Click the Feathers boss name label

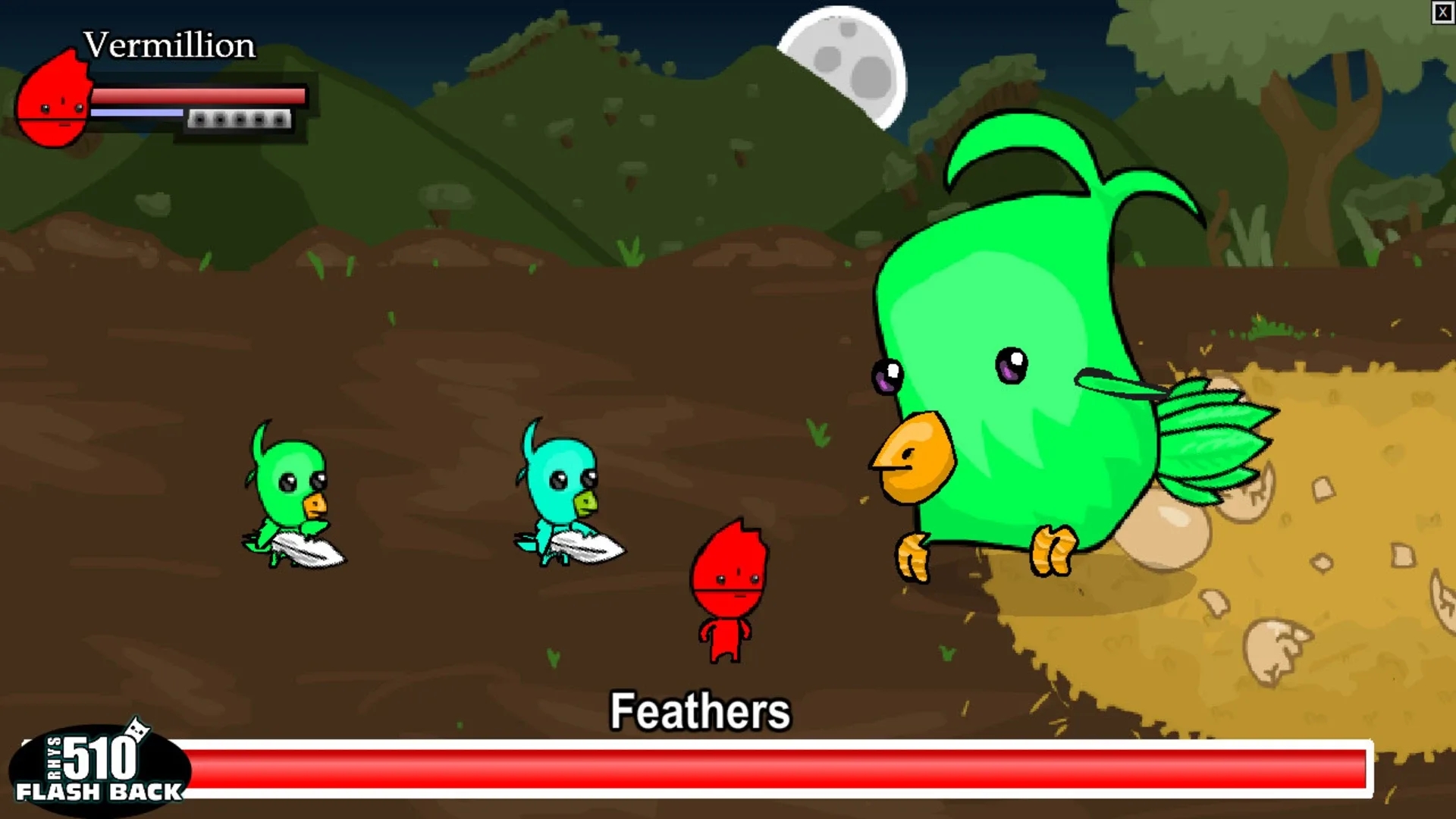coord(701,711)
